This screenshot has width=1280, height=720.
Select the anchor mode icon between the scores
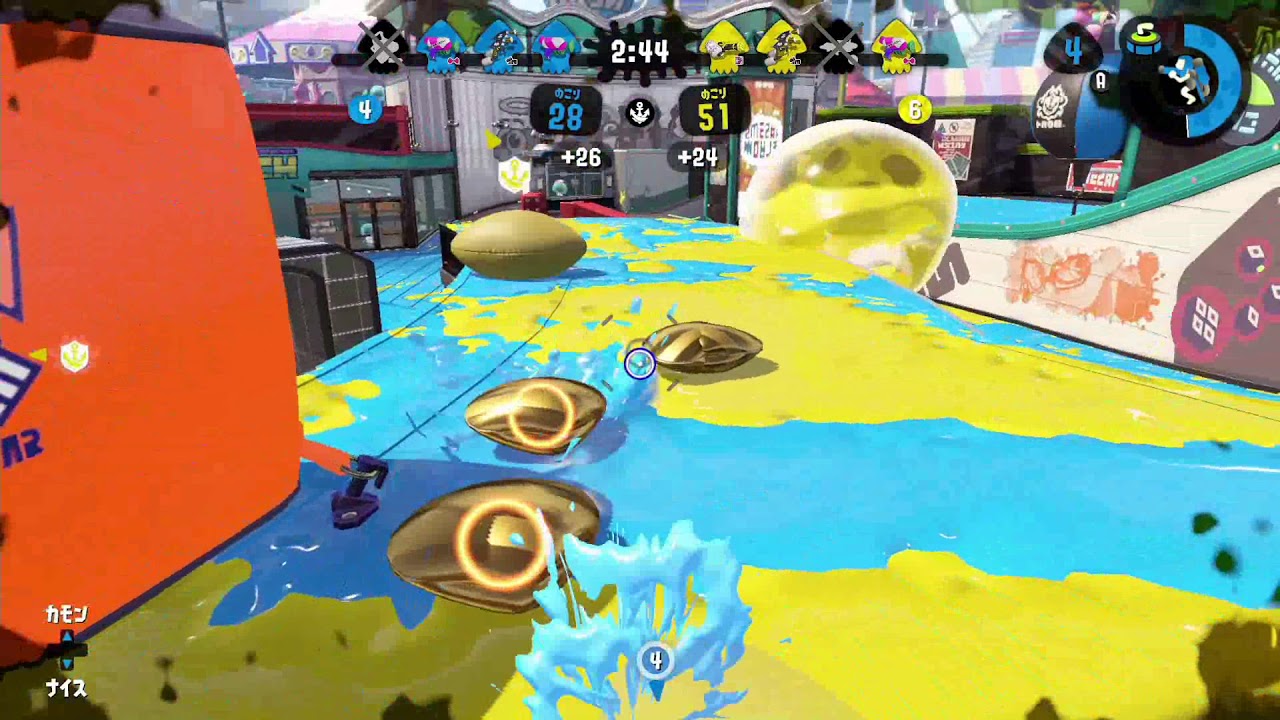640,114
